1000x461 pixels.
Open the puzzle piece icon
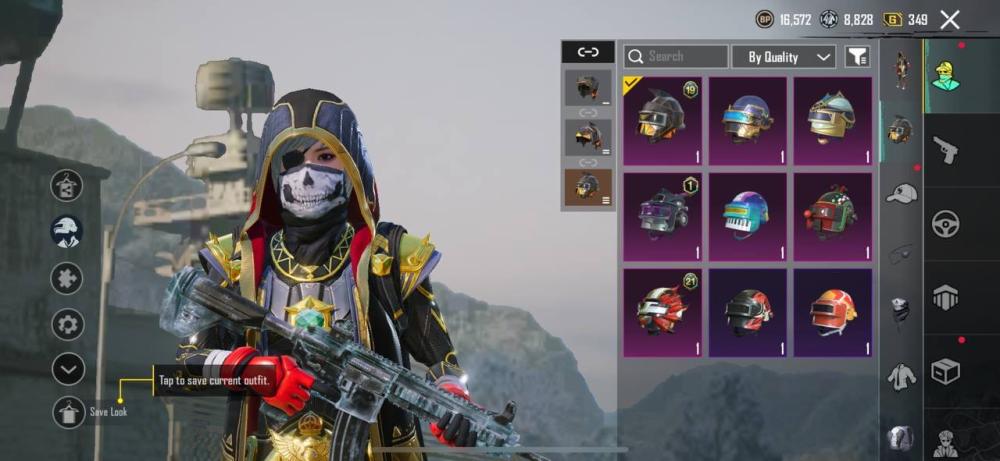tap(67, 278)
